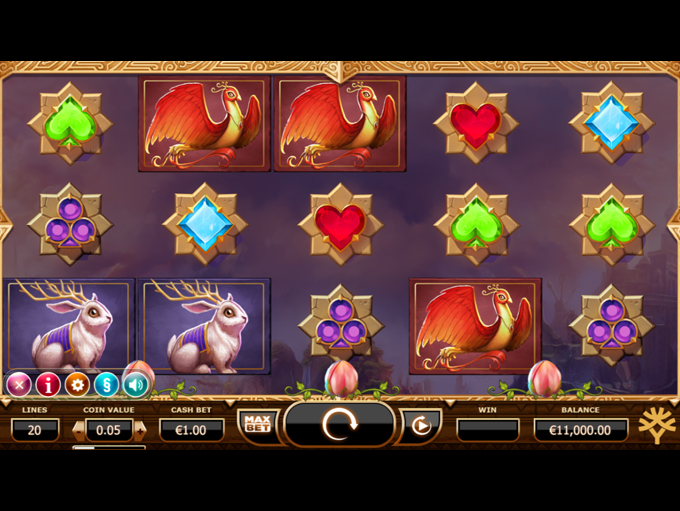This screenshot has height=511, width=680.
Task: Open the game info with the red i icon
Action: click(48, 384)
